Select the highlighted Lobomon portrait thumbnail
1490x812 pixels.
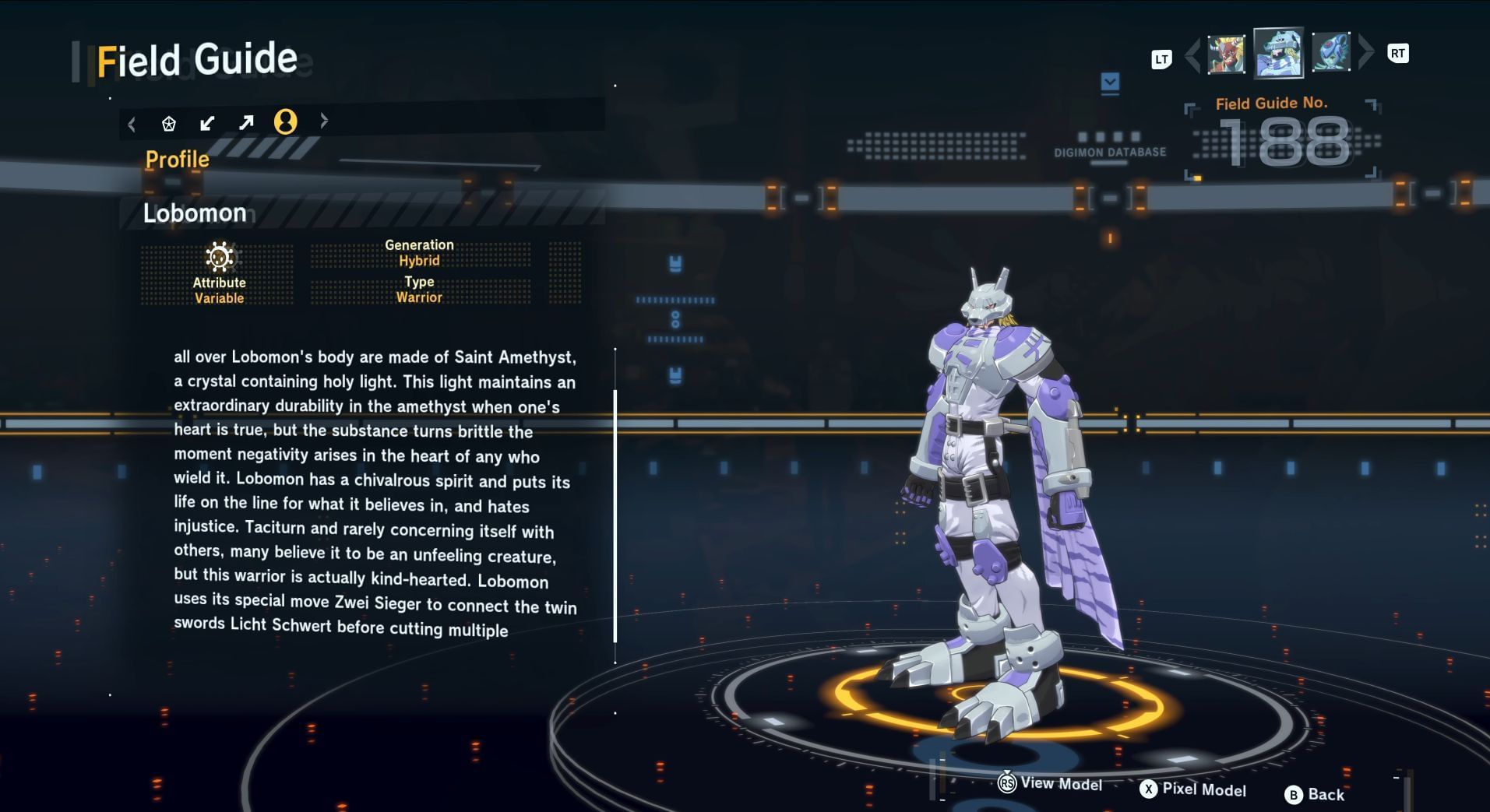[1277, 53]
